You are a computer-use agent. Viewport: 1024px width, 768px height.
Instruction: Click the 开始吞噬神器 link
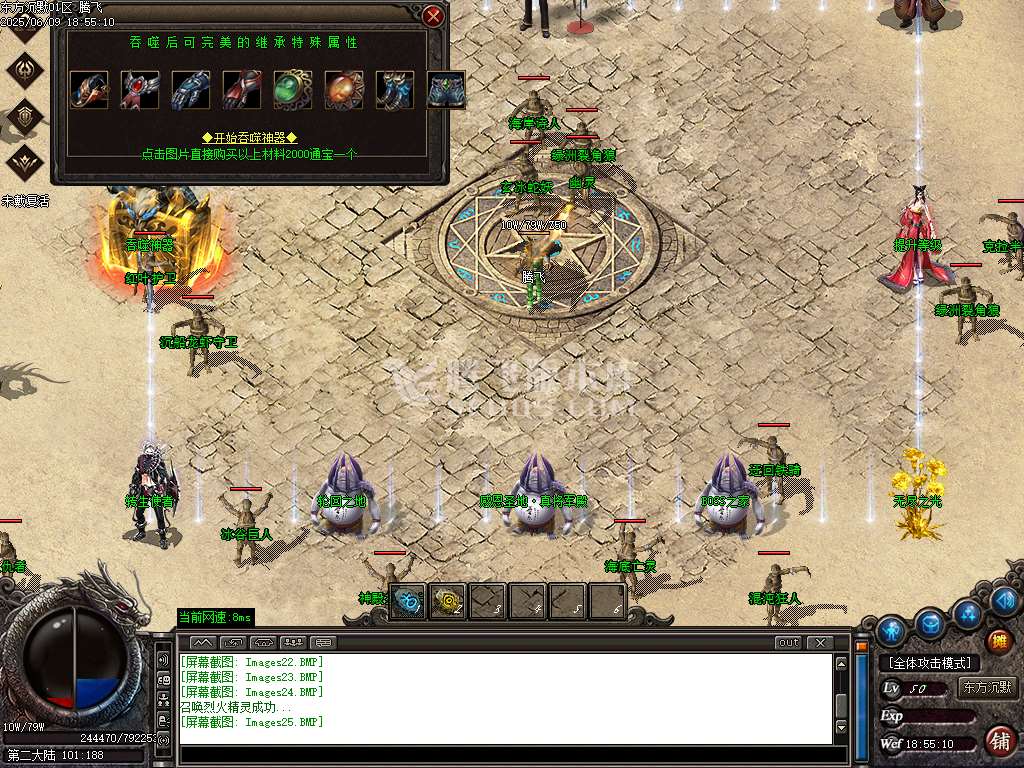coord(250,137)
